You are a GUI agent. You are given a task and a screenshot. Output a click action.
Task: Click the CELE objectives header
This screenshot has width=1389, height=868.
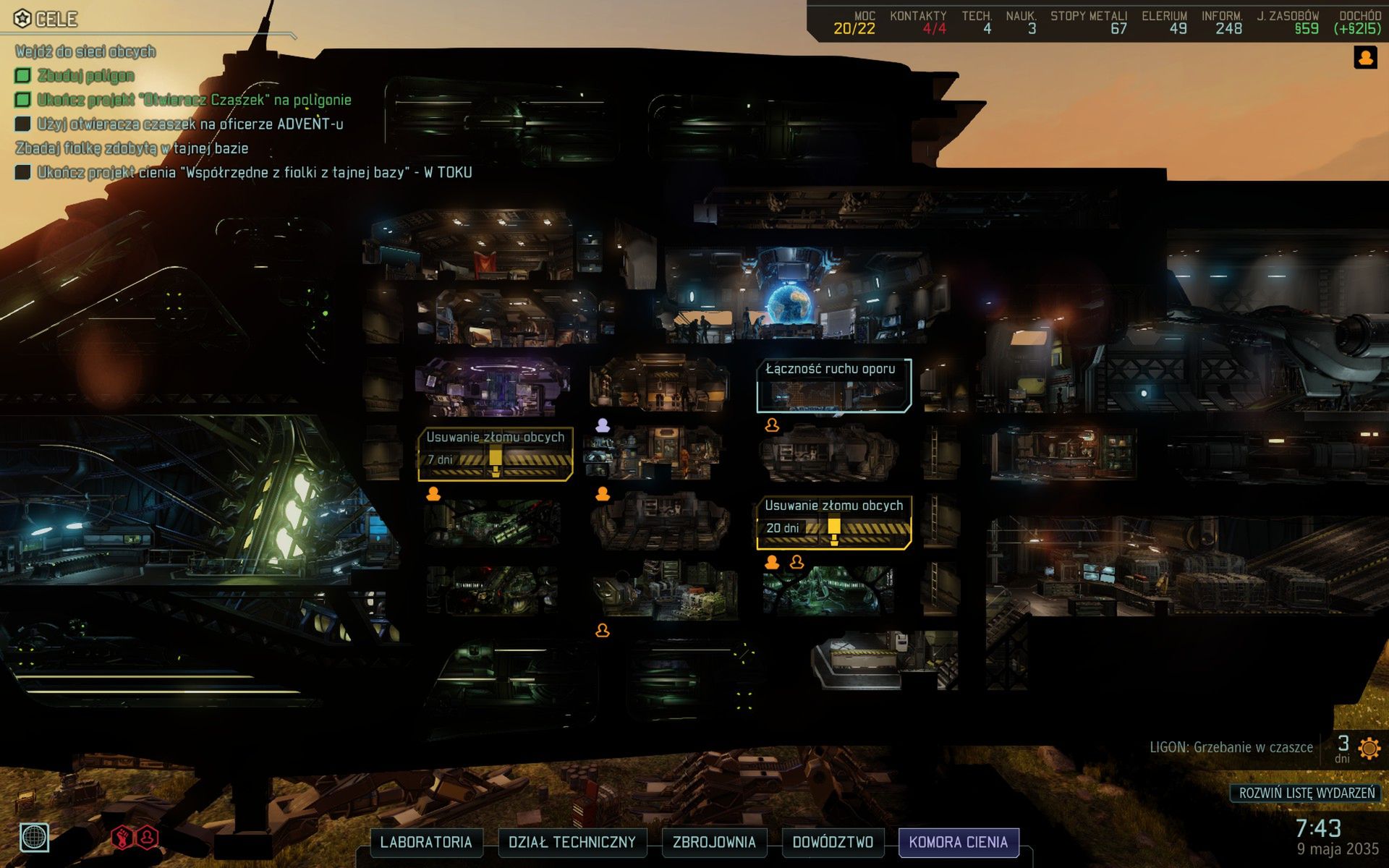47,19
